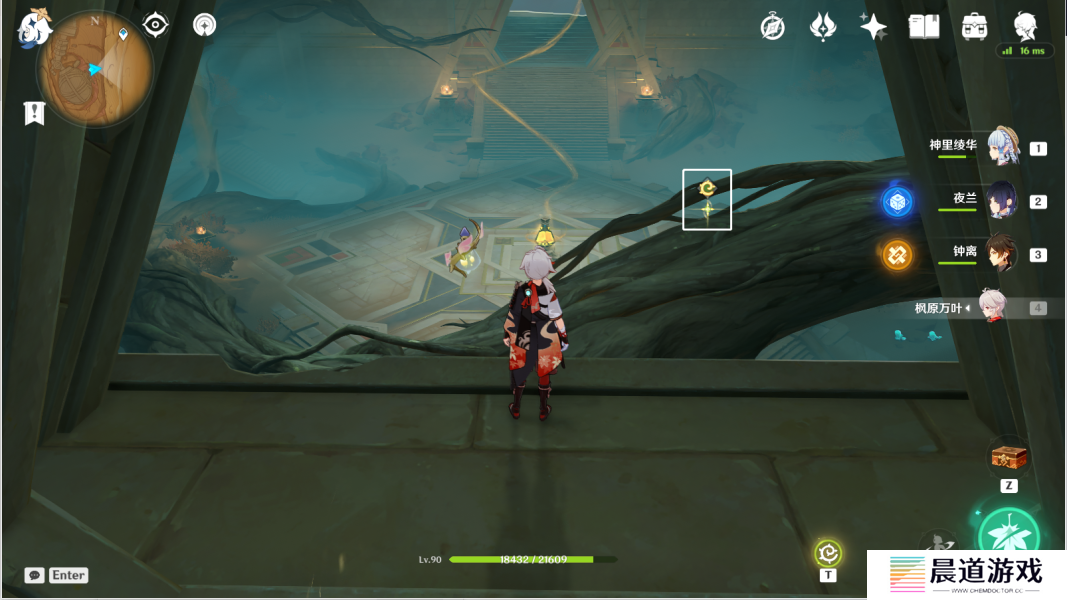1067x600 pixels.
Task: Open the circular minimap
Action: 95,69
